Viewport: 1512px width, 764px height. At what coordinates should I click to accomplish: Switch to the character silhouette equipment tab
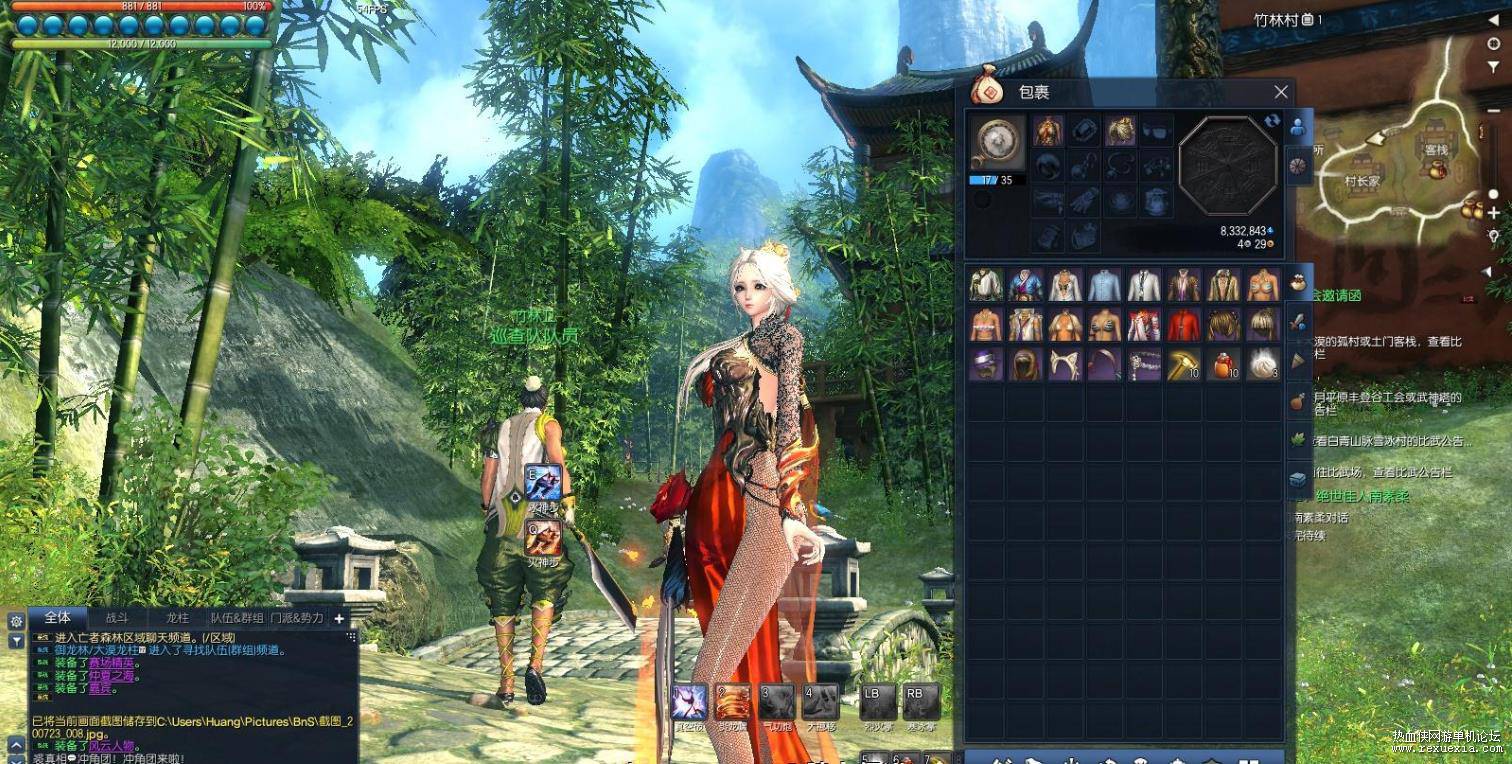(1298, 128)
